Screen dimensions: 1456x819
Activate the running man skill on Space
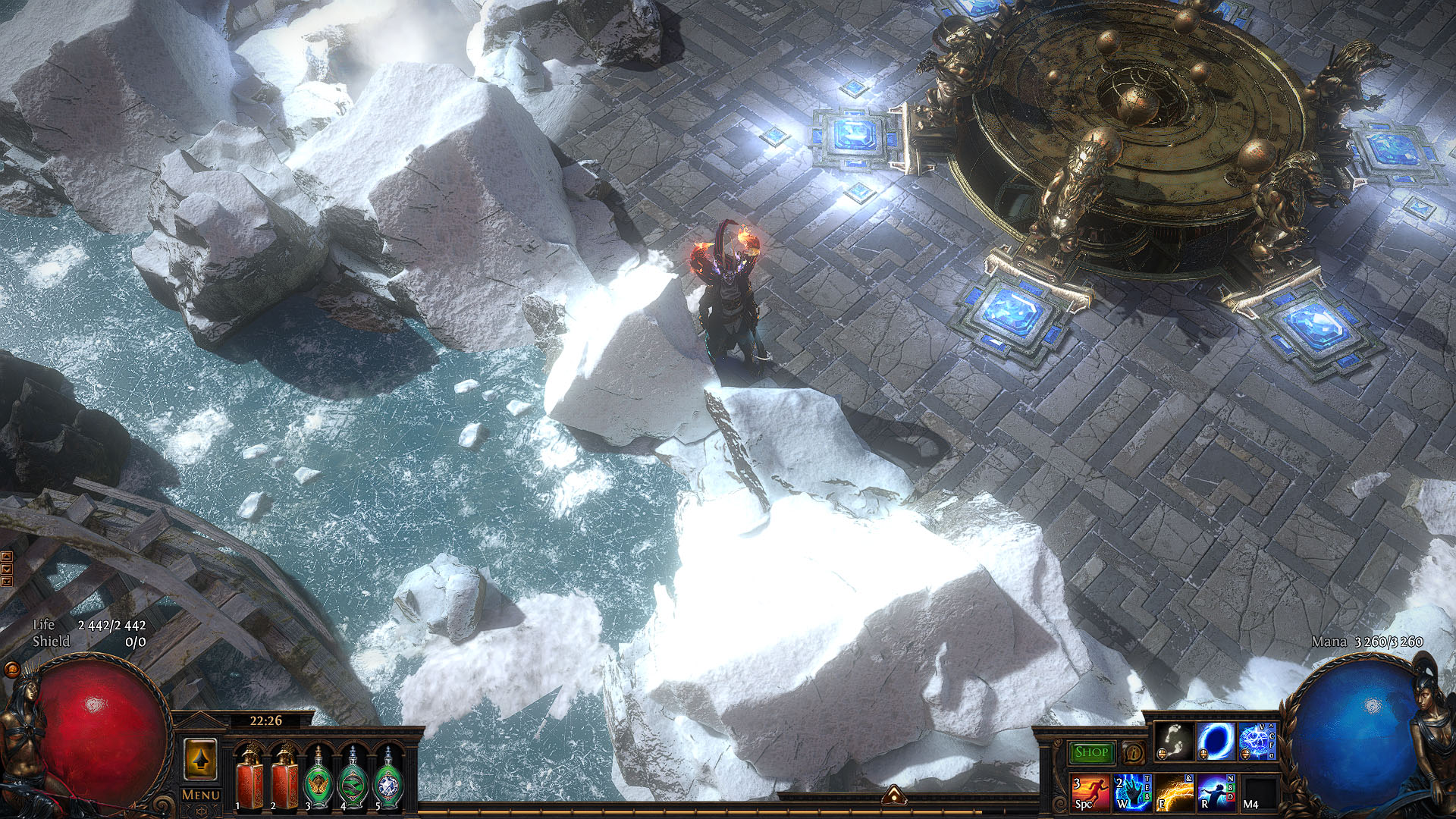[1089, 792]
